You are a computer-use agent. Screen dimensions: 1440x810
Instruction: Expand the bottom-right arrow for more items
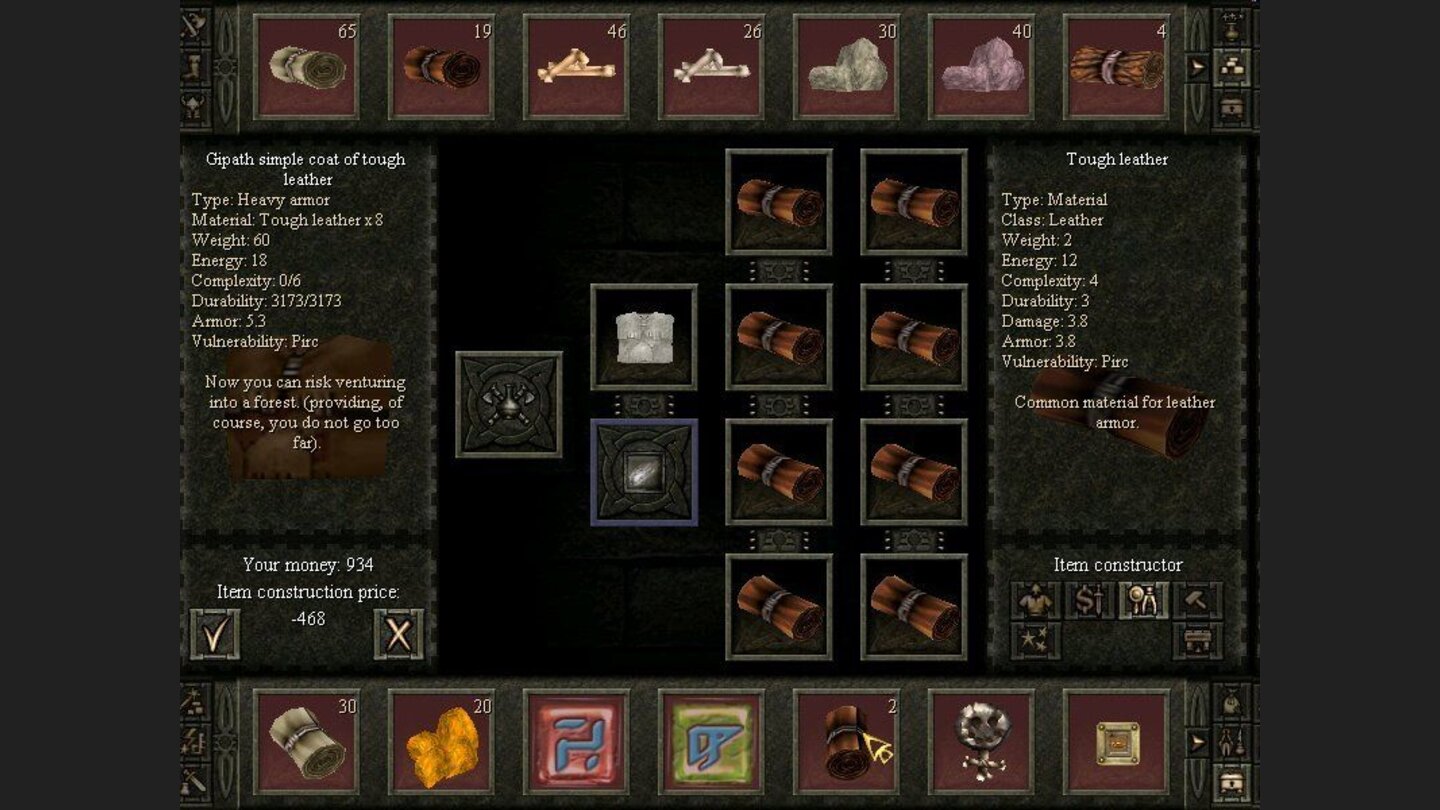click(x=1197, y=741)
